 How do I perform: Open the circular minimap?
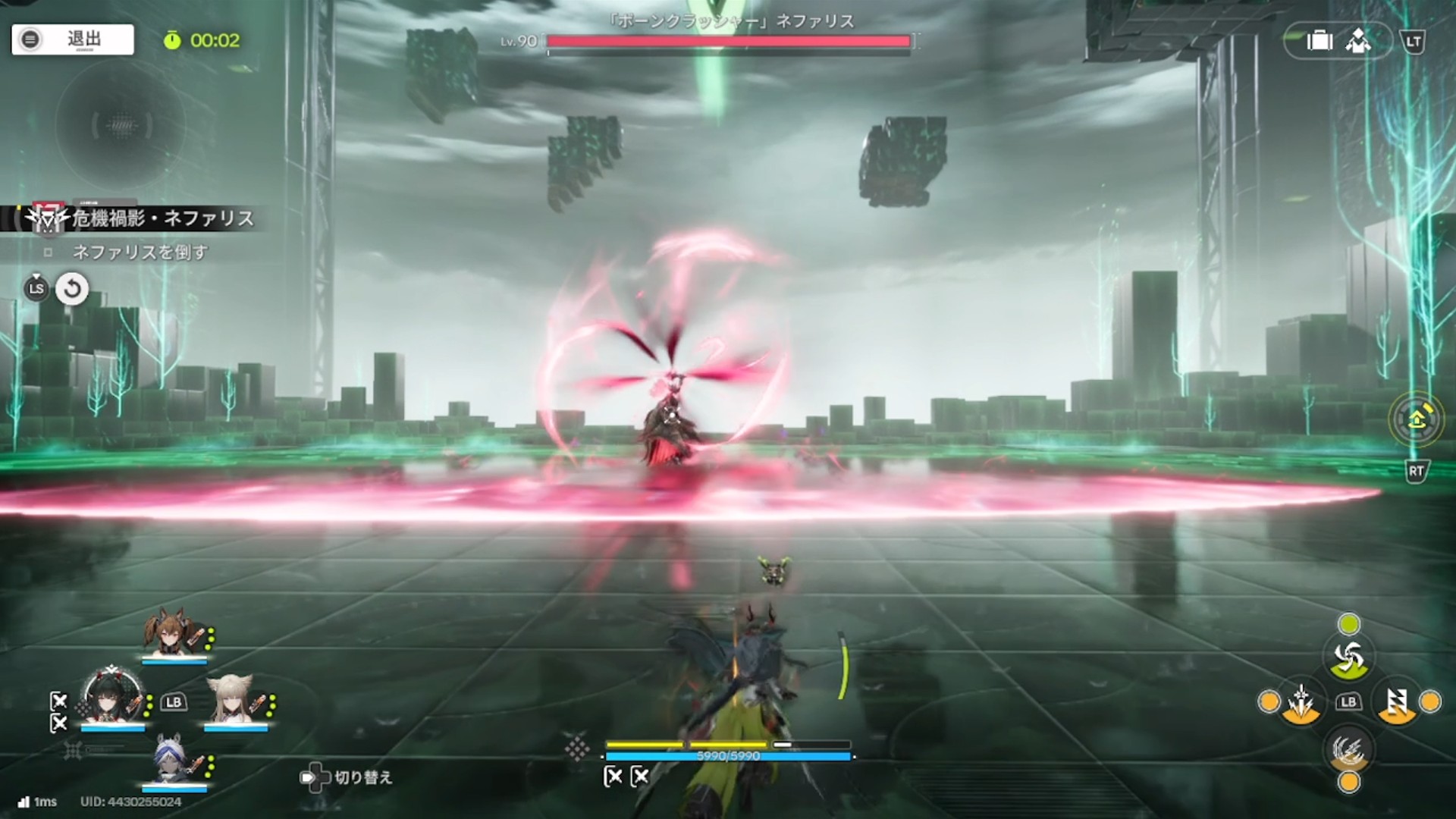[x=121, y=125]
